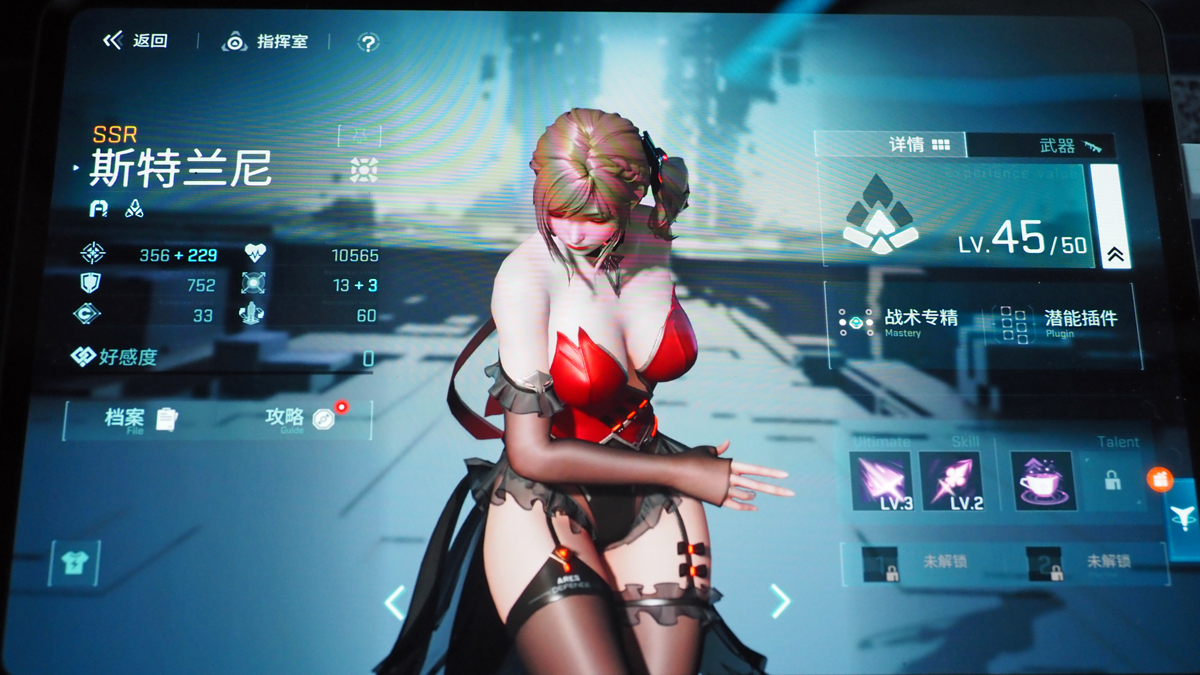Show the next character with right arrow

tap(780, 601)
